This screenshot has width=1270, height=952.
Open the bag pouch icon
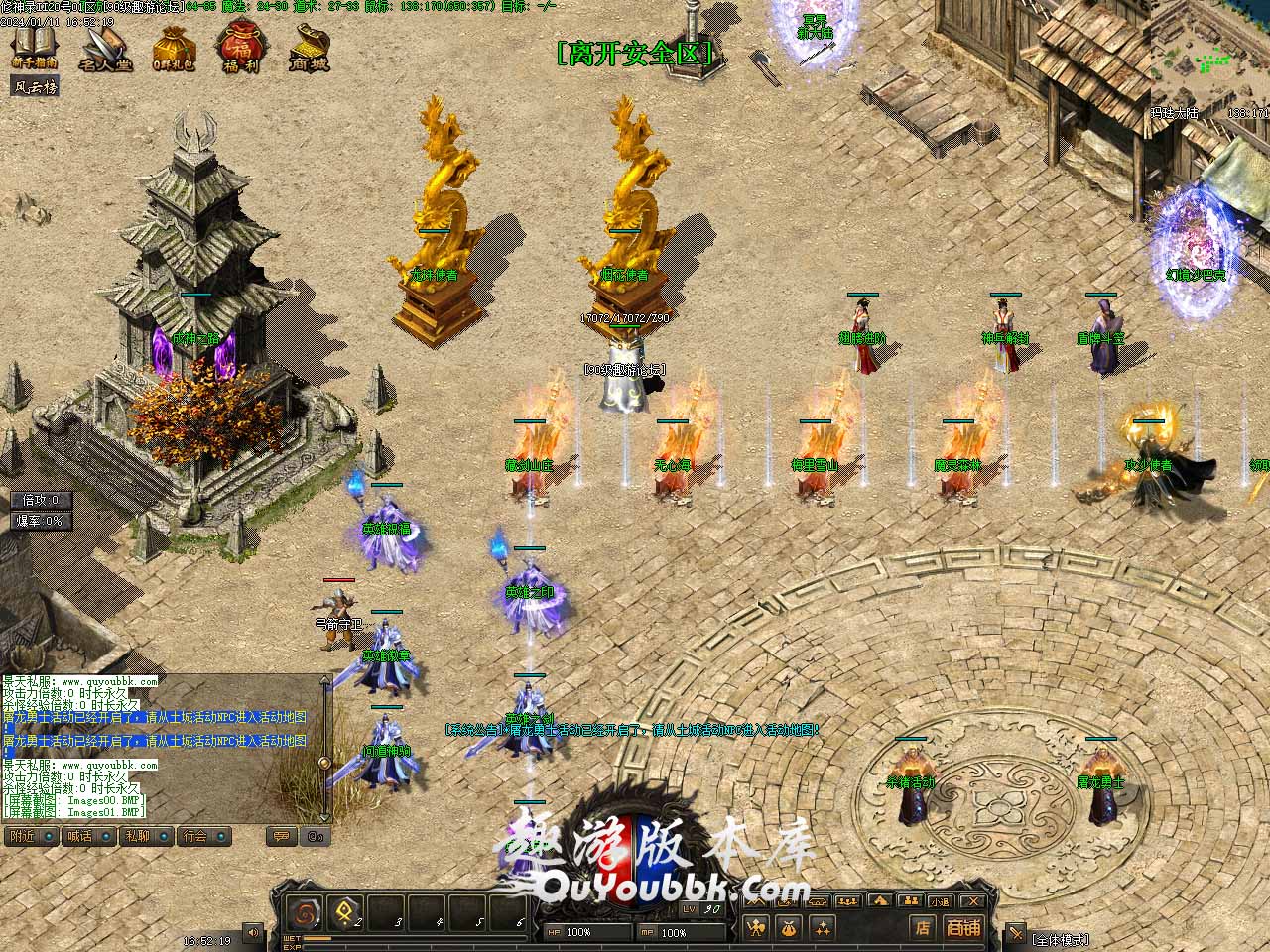(x=791, y=929)
